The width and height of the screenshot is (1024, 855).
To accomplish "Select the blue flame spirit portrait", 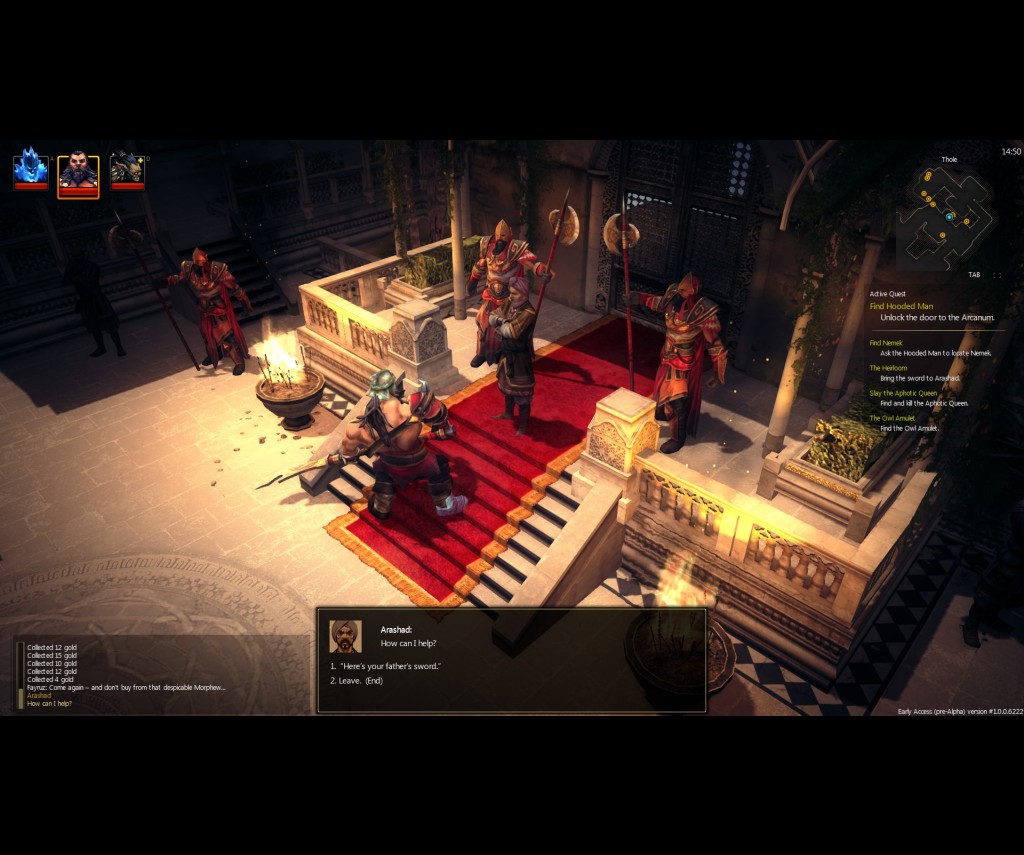I will (30, 168).
